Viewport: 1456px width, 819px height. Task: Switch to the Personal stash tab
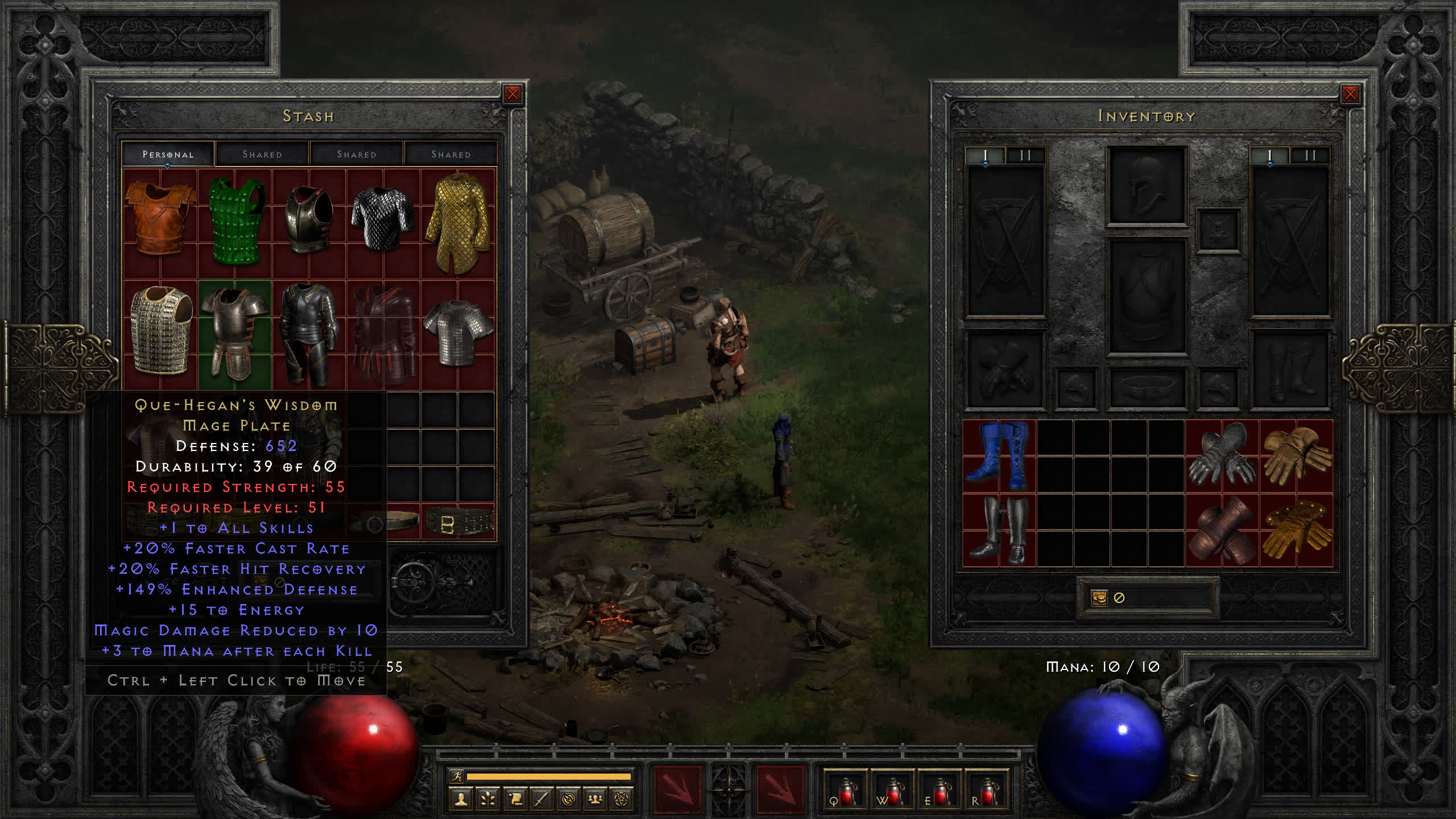[x=168, y=154]
